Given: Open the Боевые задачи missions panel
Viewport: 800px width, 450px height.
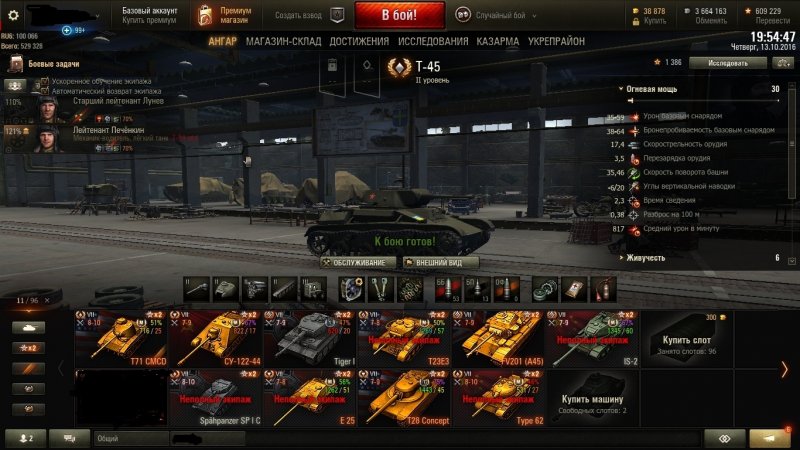Looking at the screenshot, I should pyautogui.click(x=48, y=64).
